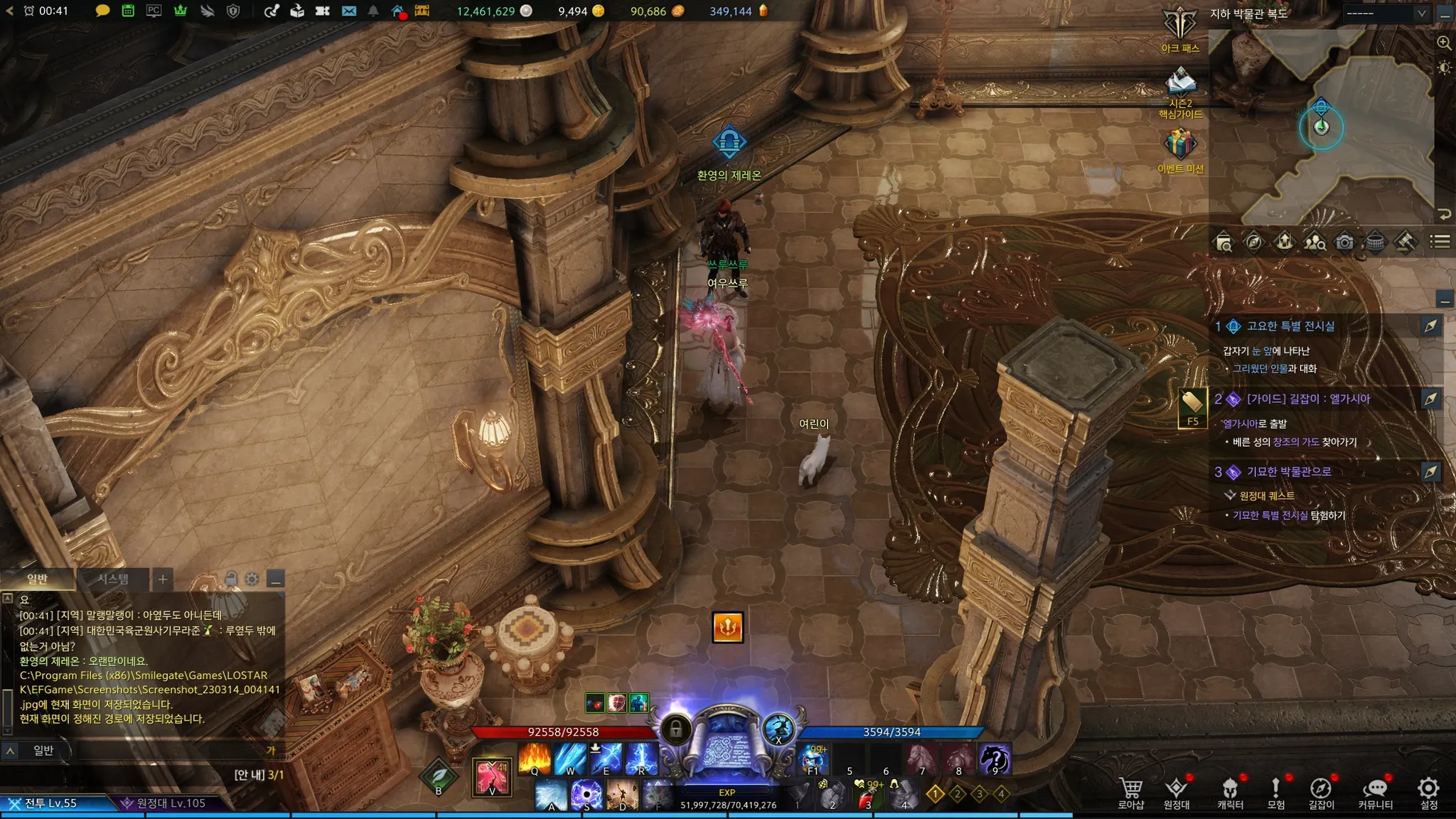Open the 아크 패스 icon
This screenshot has height=819, width=1456.
pyautogui.click(x=1180, y=28)
